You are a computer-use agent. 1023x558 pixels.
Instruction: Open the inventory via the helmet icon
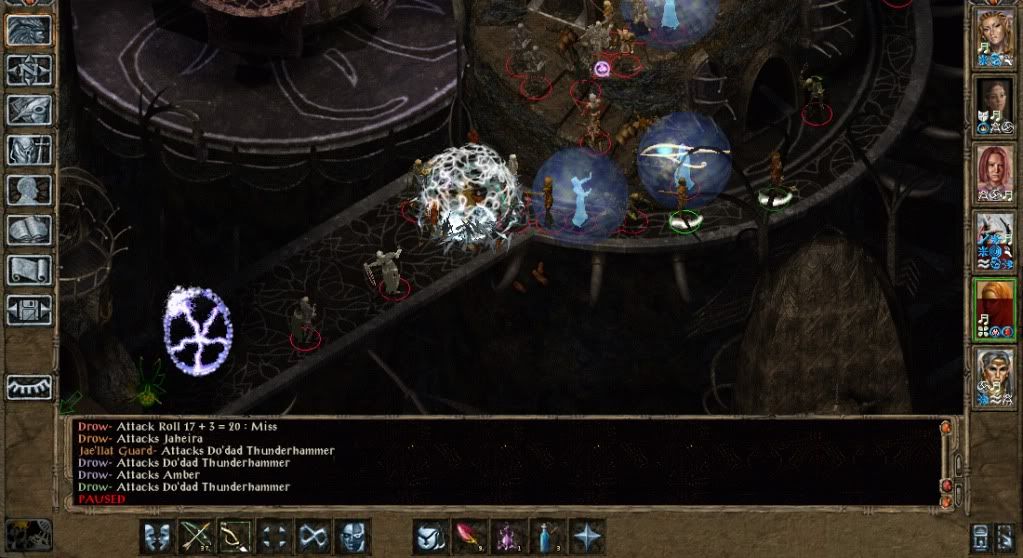pos(29,149)
